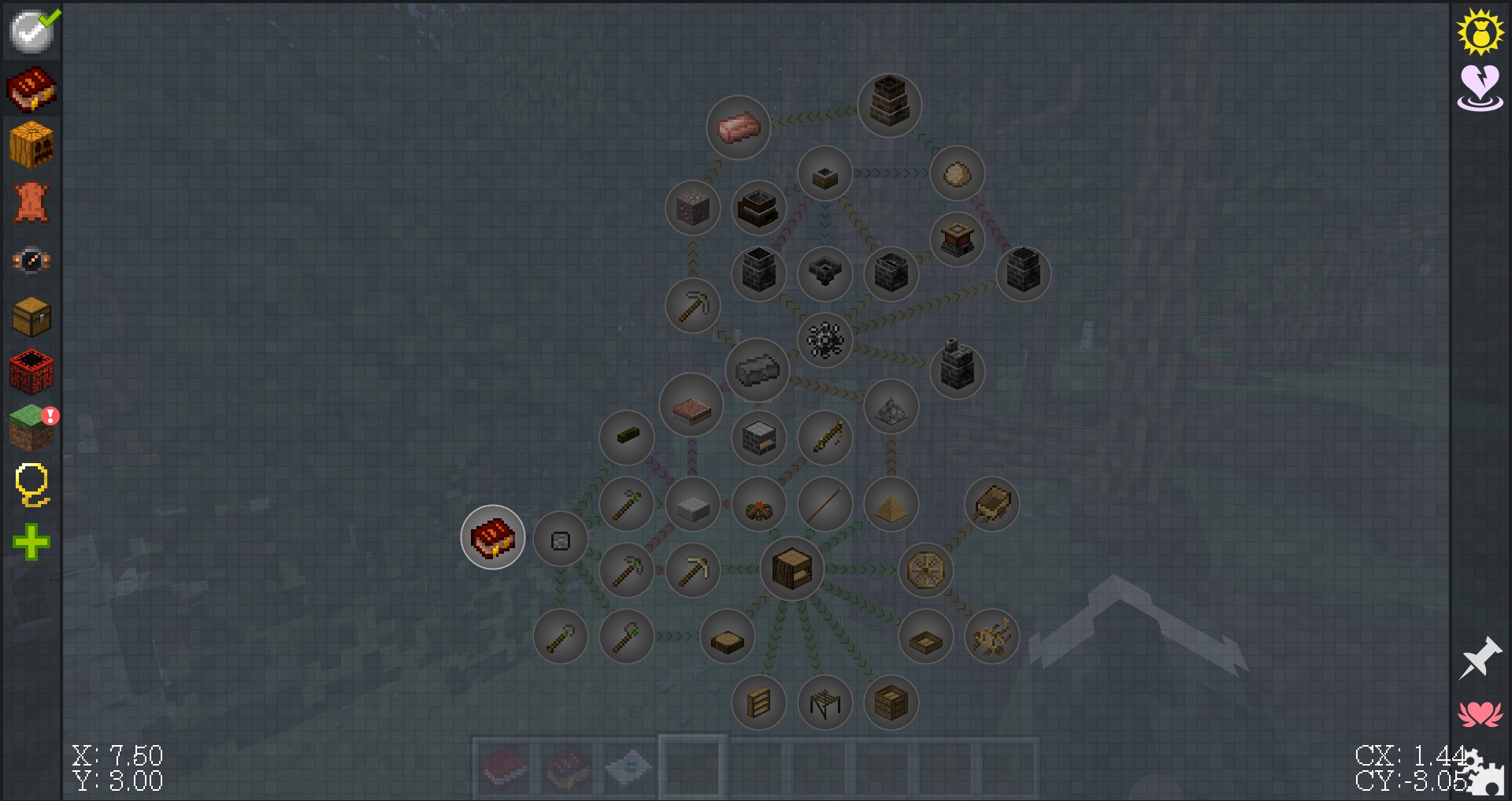Click the grass block icon with red alert badge
1512x801 pixels.
tap(31, 428)
